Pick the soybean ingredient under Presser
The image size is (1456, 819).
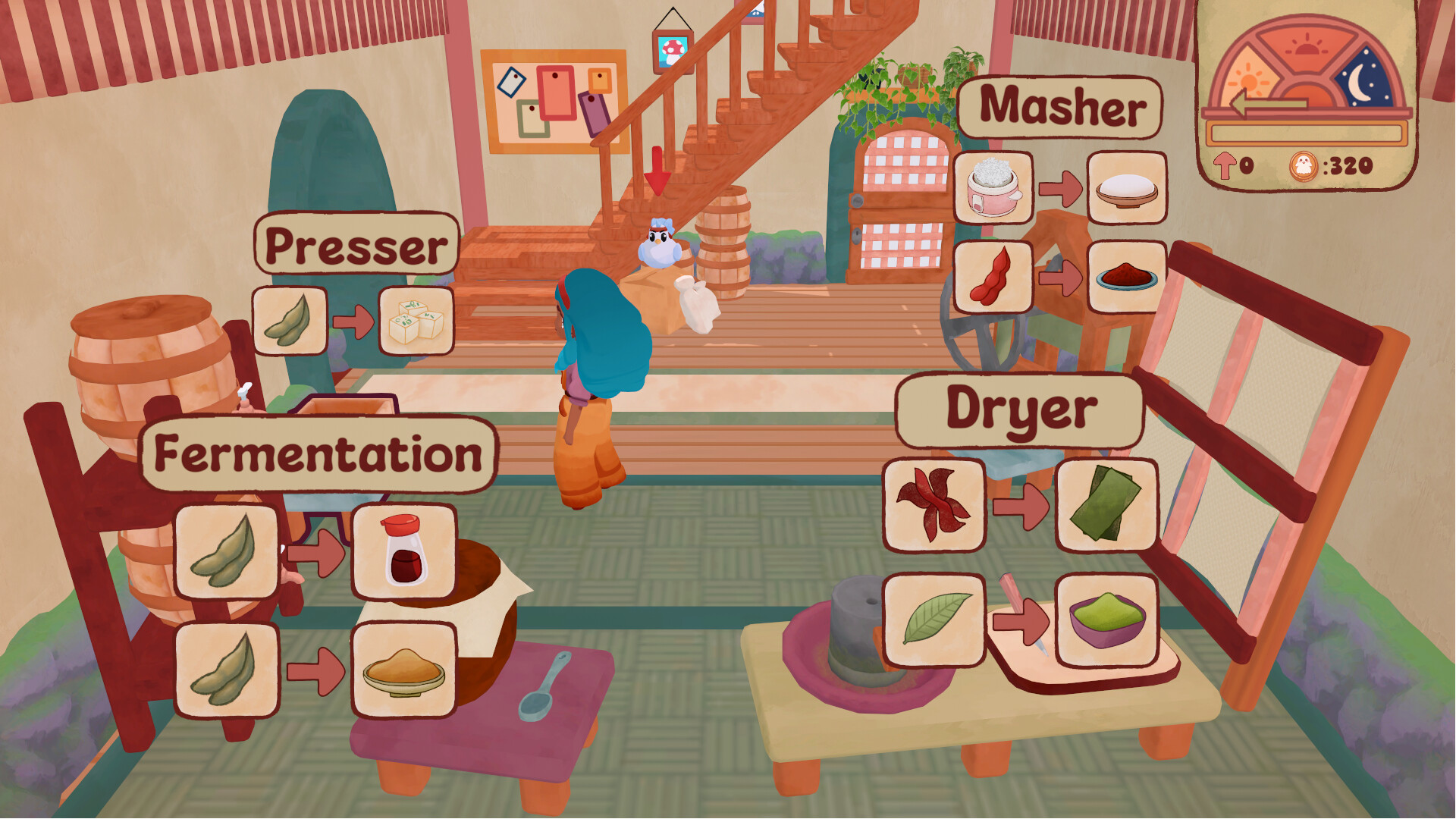[x=290, y=321]
